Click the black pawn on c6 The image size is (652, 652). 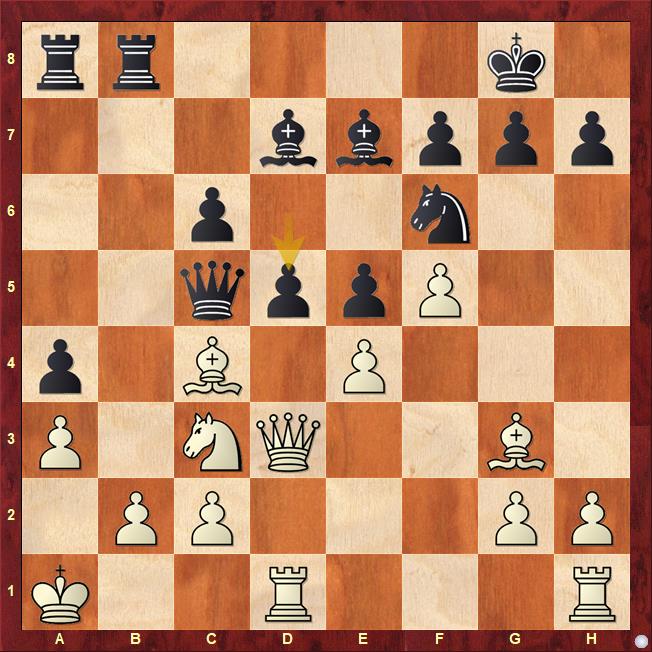[213, 213]
